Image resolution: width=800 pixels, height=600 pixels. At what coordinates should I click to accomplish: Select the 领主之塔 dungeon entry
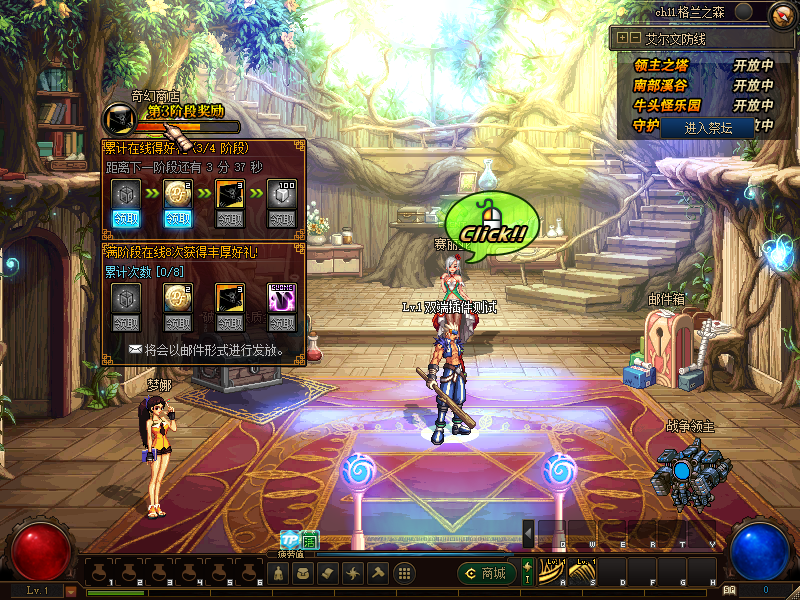click(x=661, y=65)
